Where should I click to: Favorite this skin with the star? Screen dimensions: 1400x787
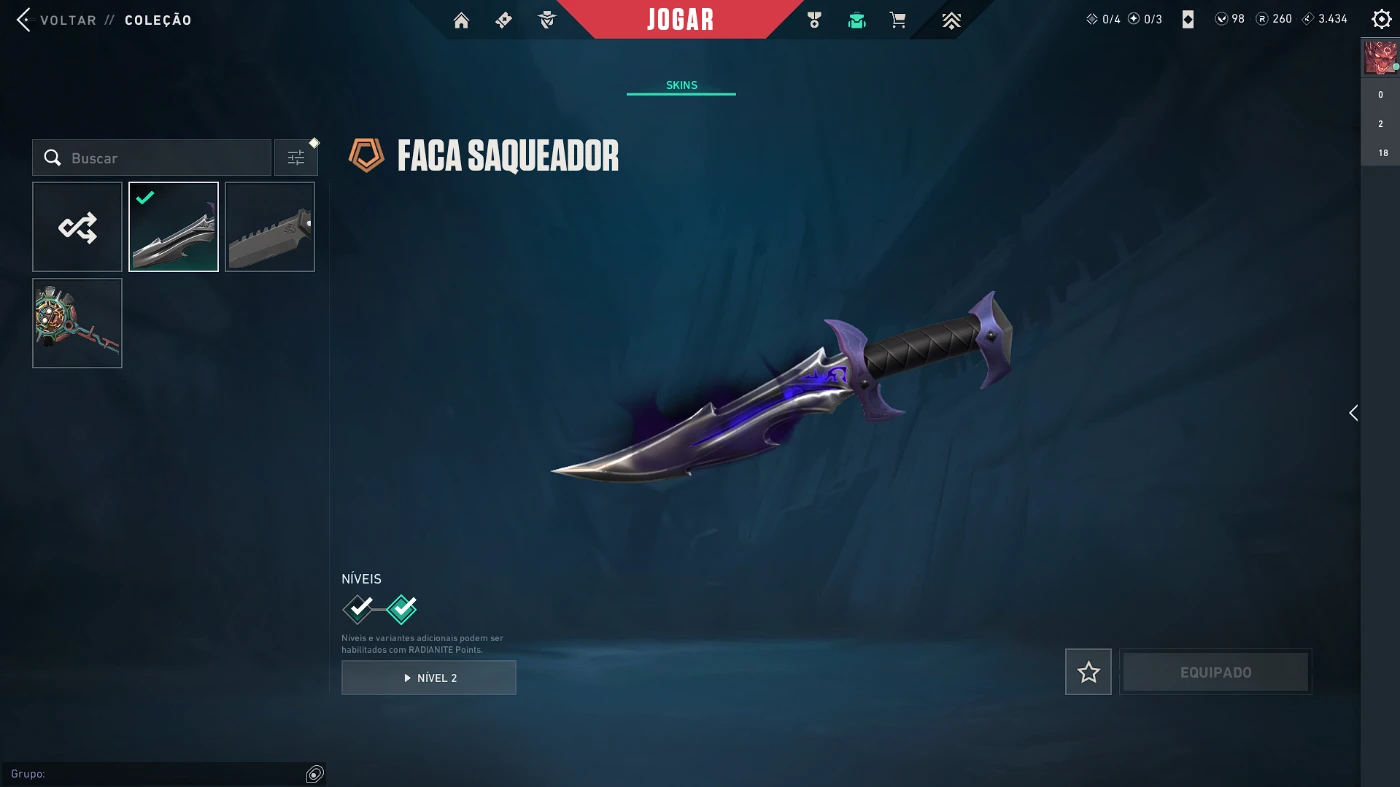tap(1088, 672)
